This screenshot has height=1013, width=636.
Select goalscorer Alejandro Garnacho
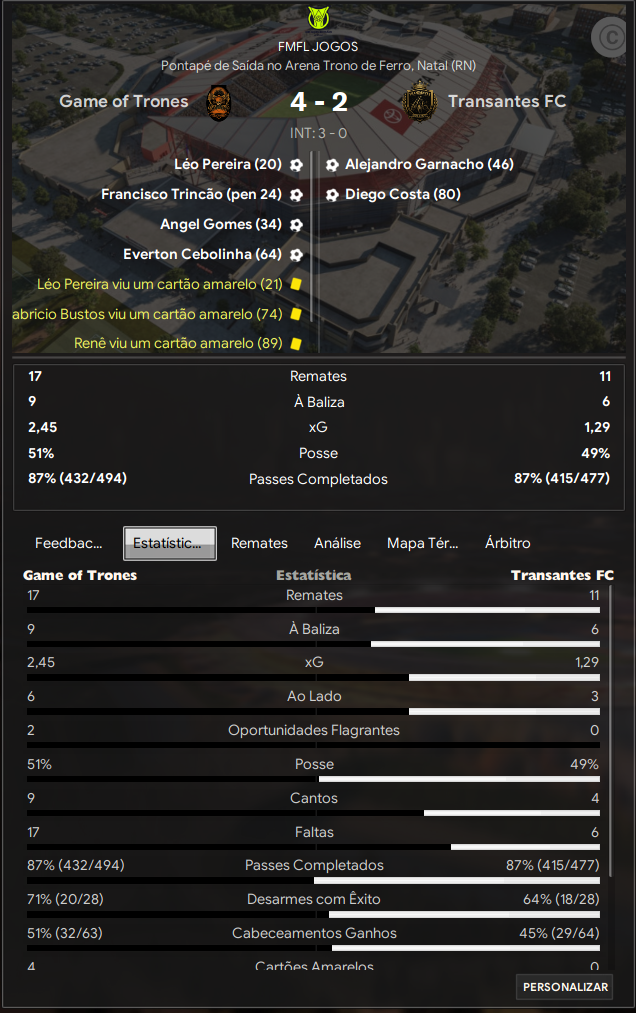click(x=429, y=164)
